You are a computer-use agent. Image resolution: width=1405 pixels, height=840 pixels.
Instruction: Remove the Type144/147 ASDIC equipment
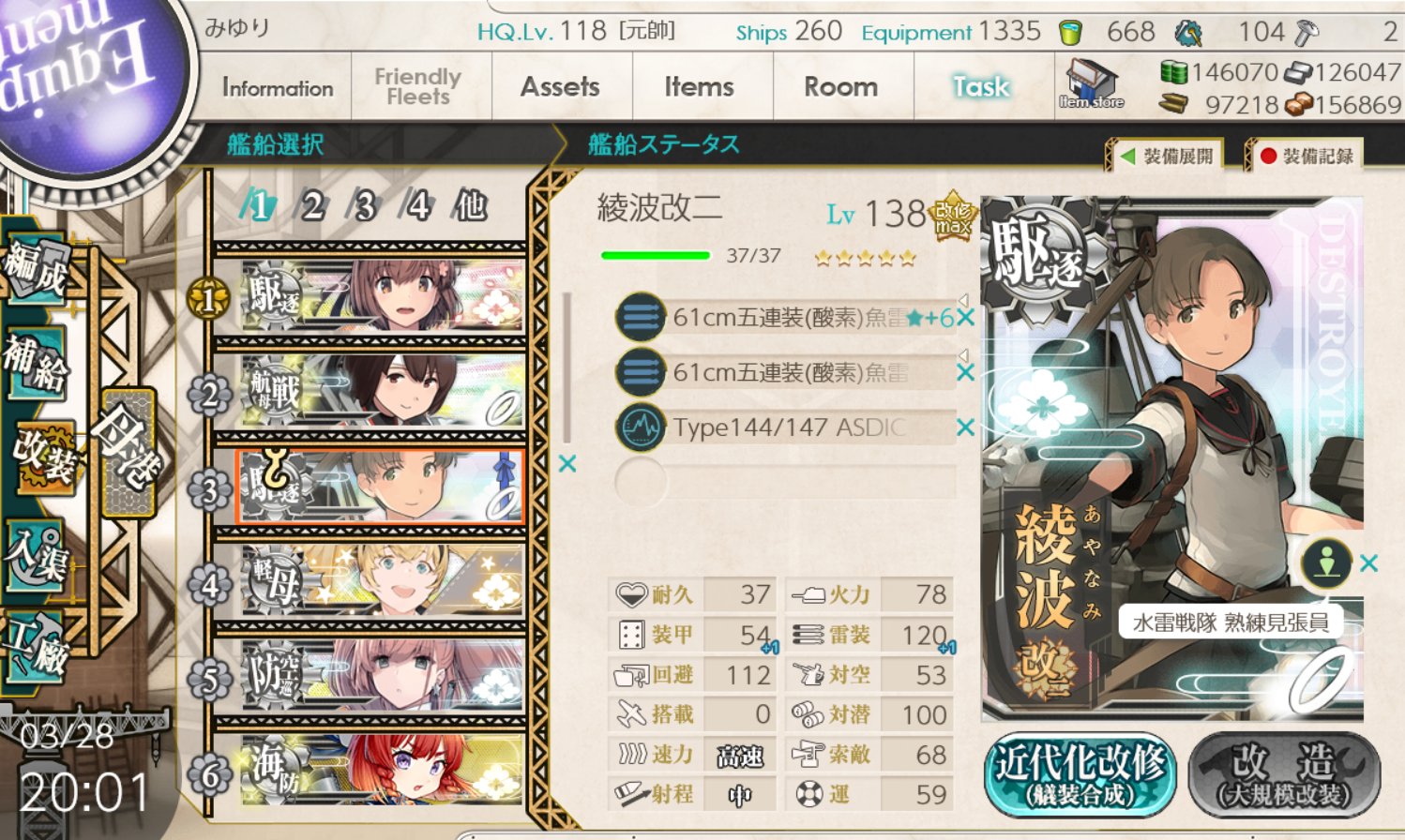click(x=965, y=427)
